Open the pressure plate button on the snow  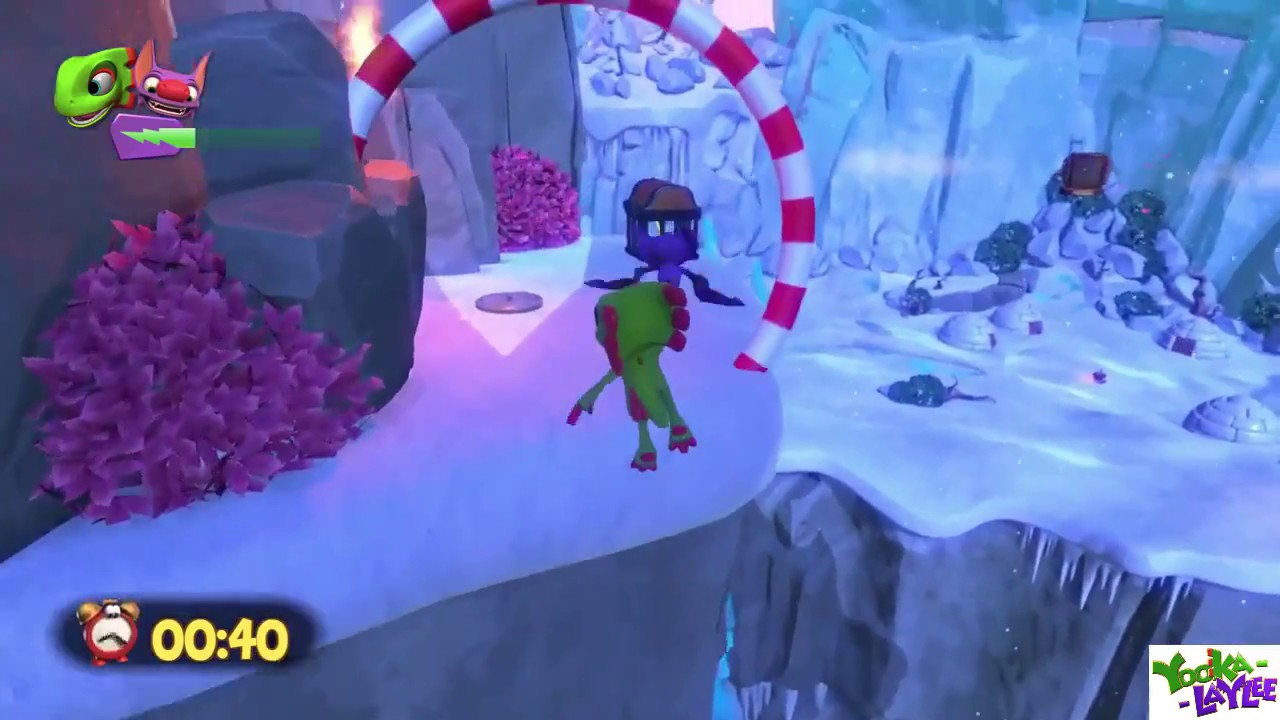click(511, 302)
